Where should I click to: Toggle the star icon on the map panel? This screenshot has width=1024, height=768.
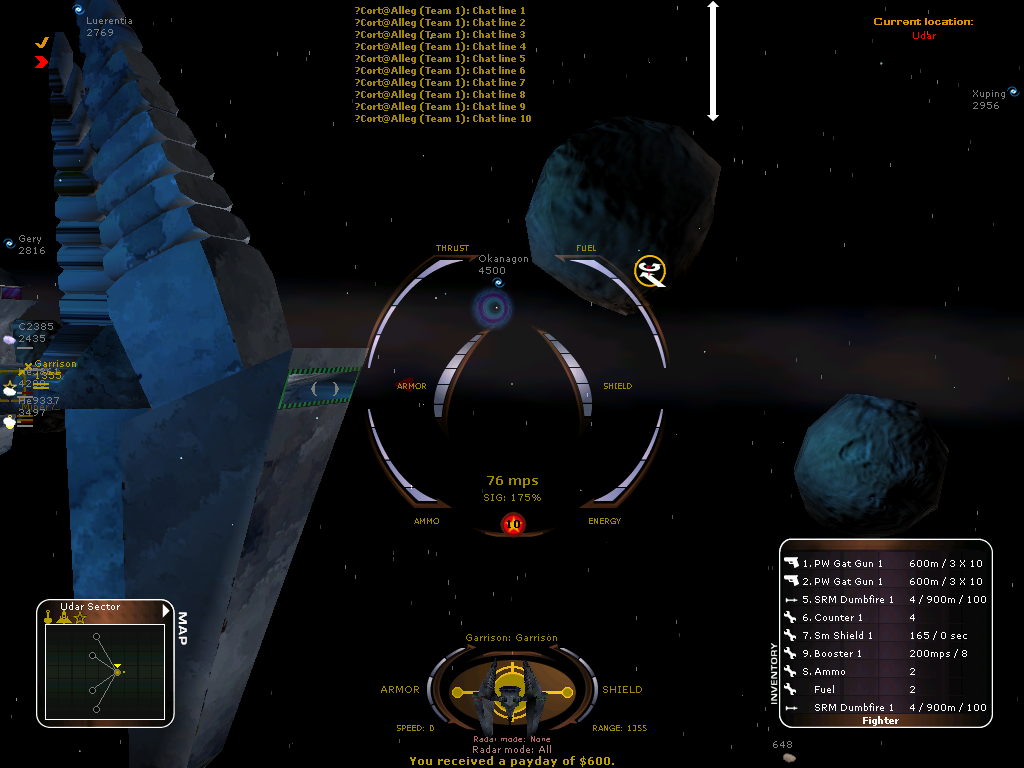click(x=79, y=618)
